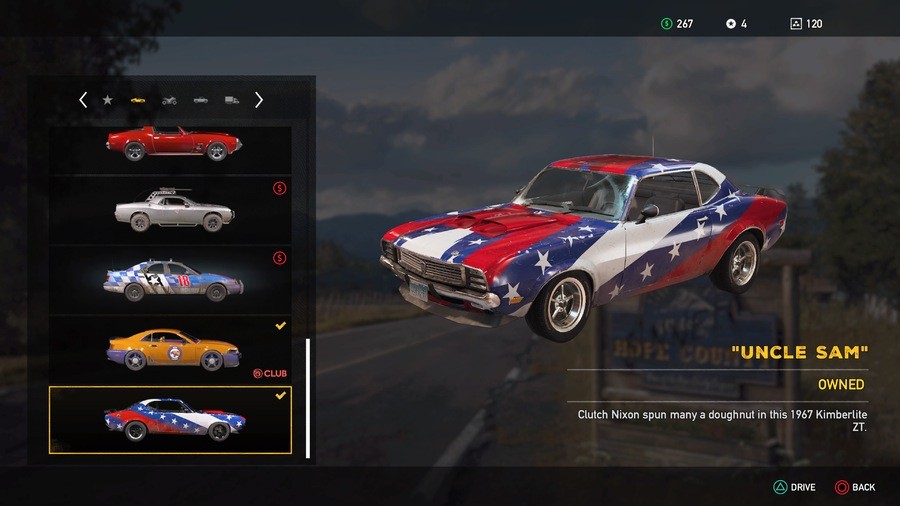Select the Uncle Sam stars-and-stripes car entry
Viewport: 900px width, 506px height.
coord(171,420)
